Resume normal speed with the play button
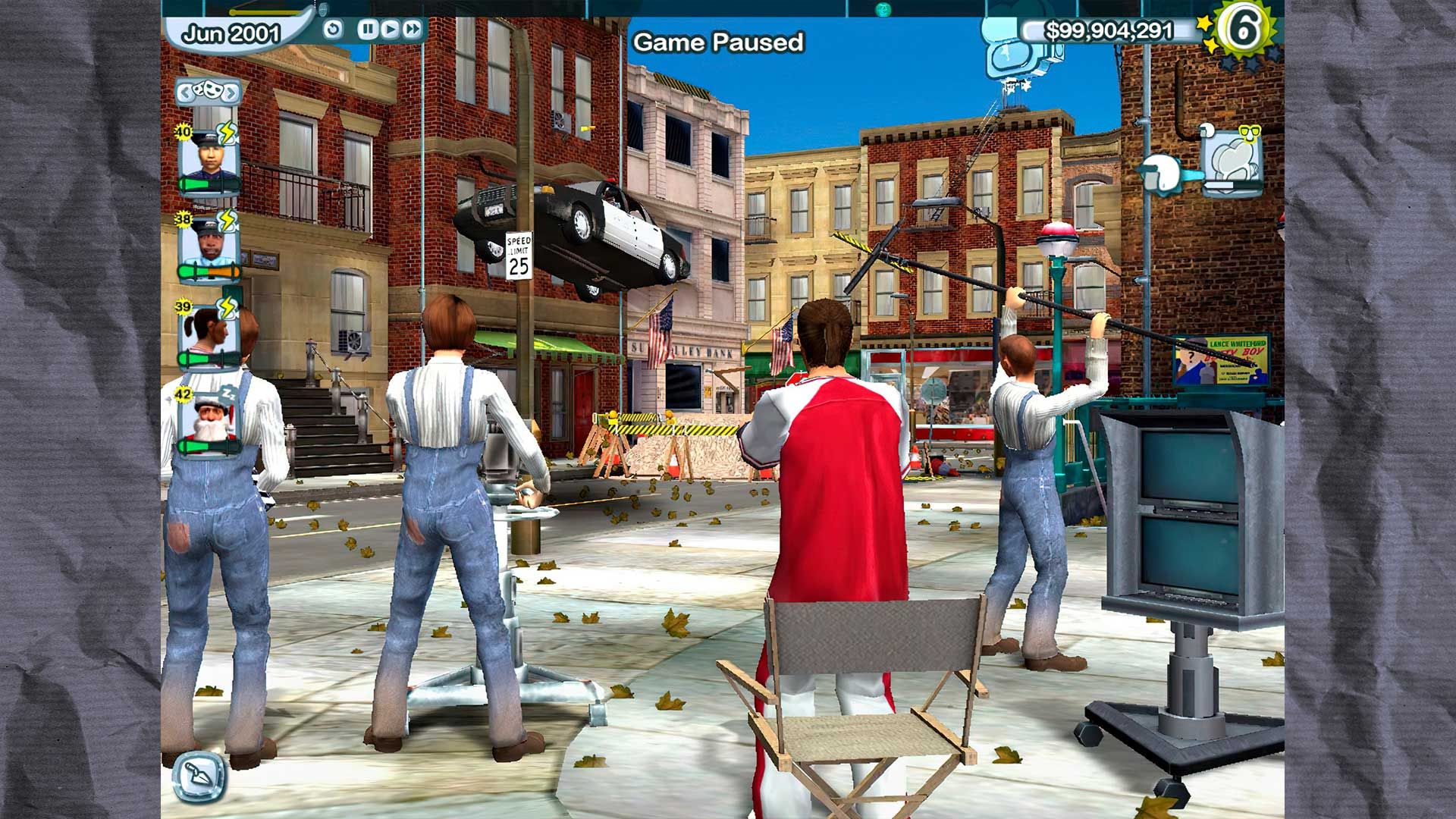This screenshot has width=1456, height=819. pos(390,30)
